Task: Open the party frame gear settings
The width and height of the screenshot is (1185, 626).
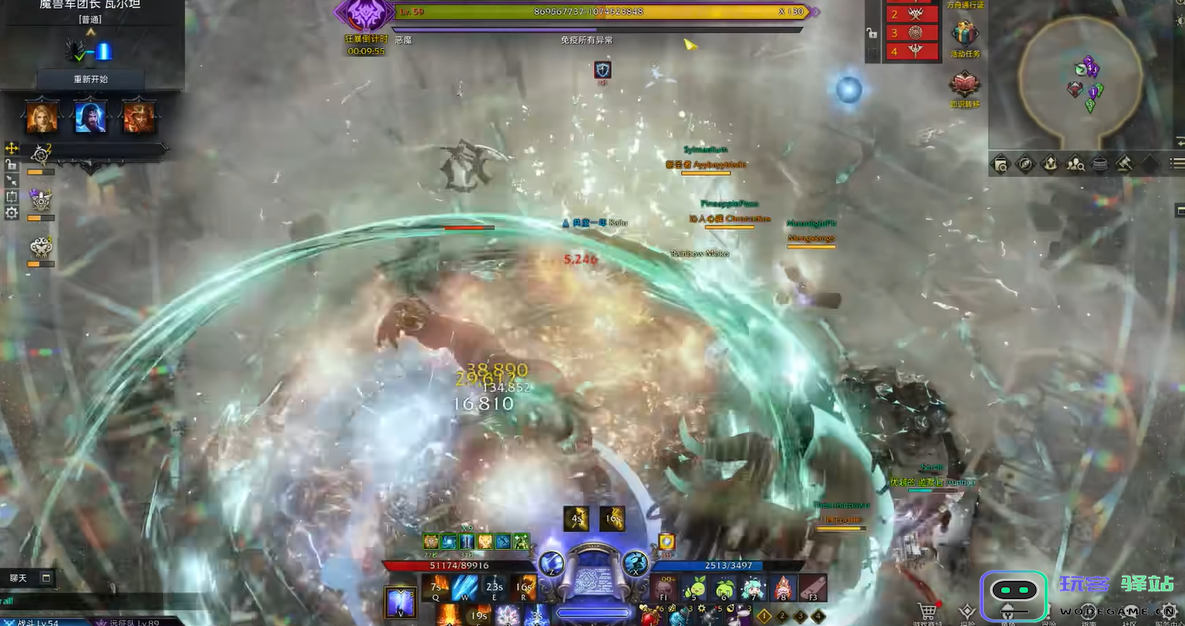Action: click(11, 213)
